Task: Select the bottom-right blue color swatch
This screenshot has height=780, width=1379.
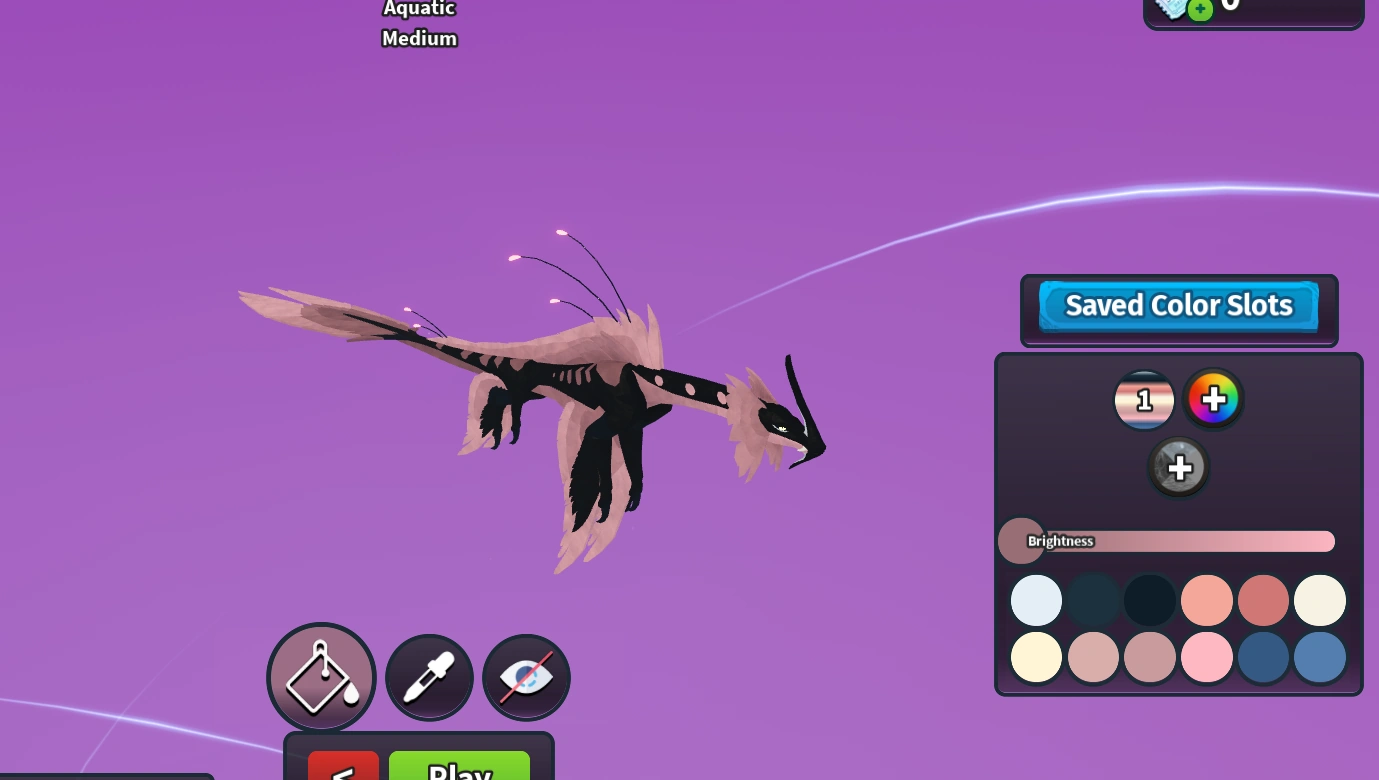Action: [x=1320, y=657]
